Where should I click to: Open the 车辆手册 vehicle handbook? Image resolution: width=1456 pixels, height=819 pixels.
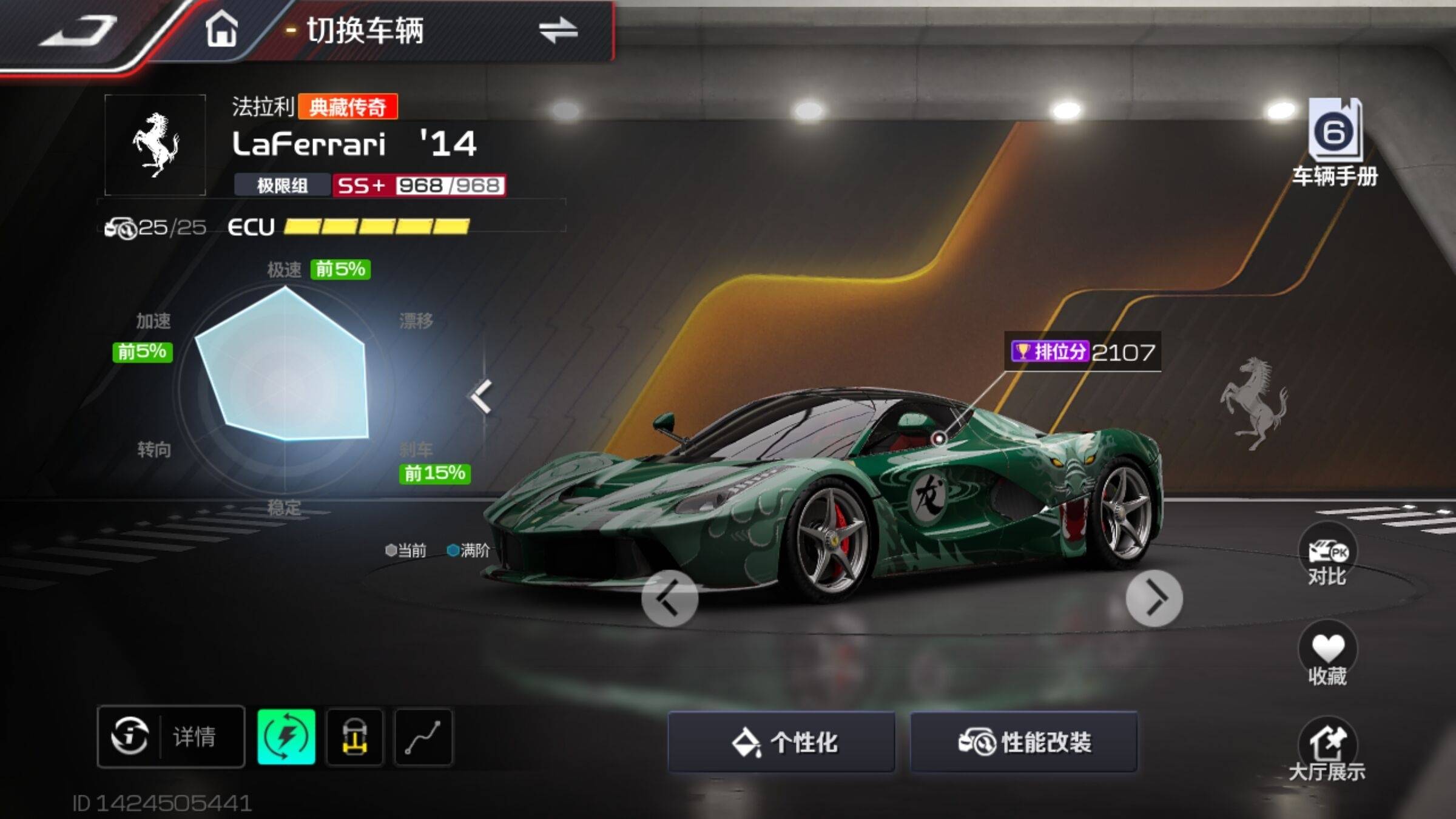(x=1335, y=143)
